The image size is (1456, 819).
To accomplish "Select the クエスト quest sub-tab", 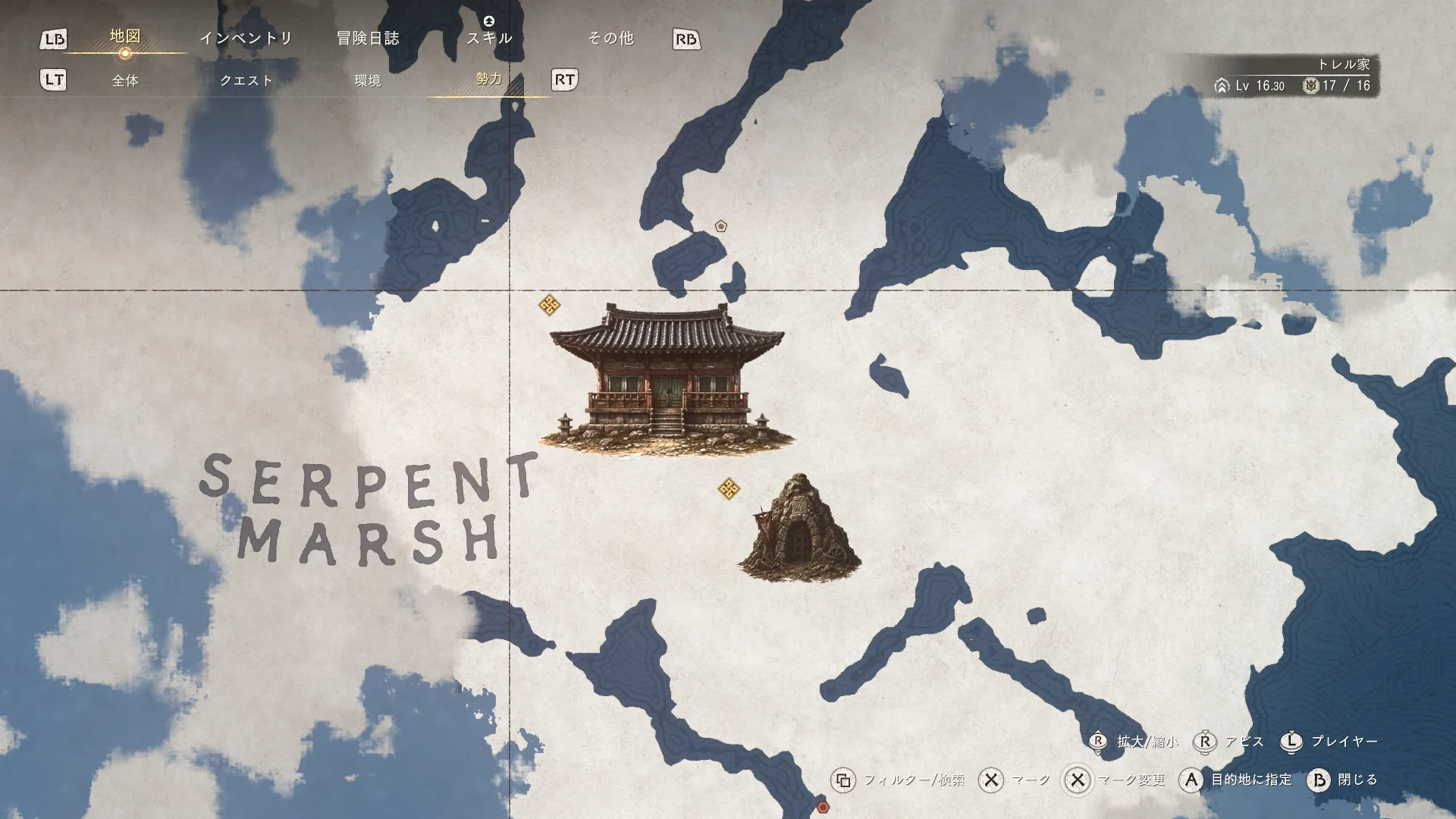I will click(246, 80).
